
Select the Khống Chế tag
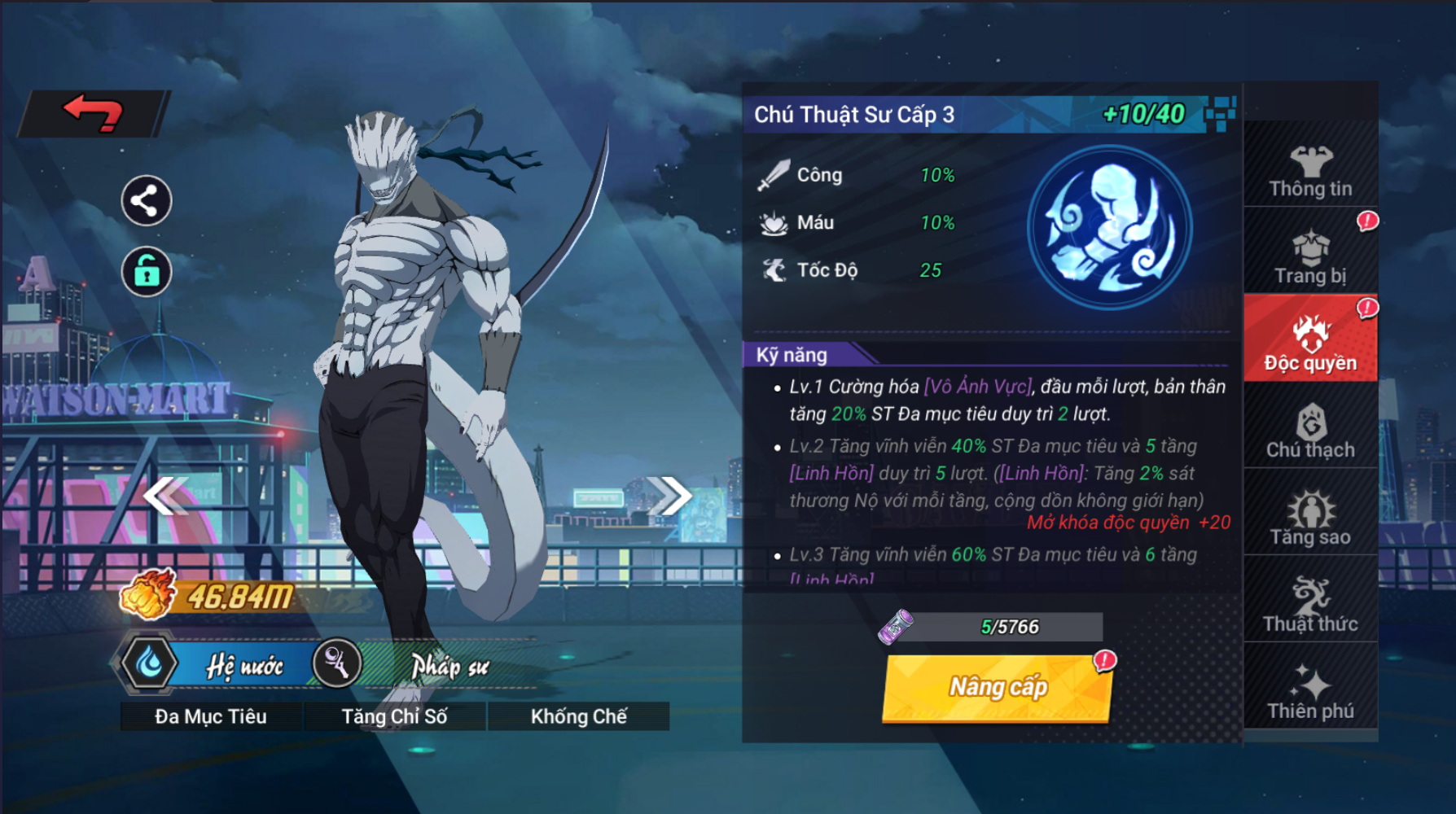[x=578, y=716]
